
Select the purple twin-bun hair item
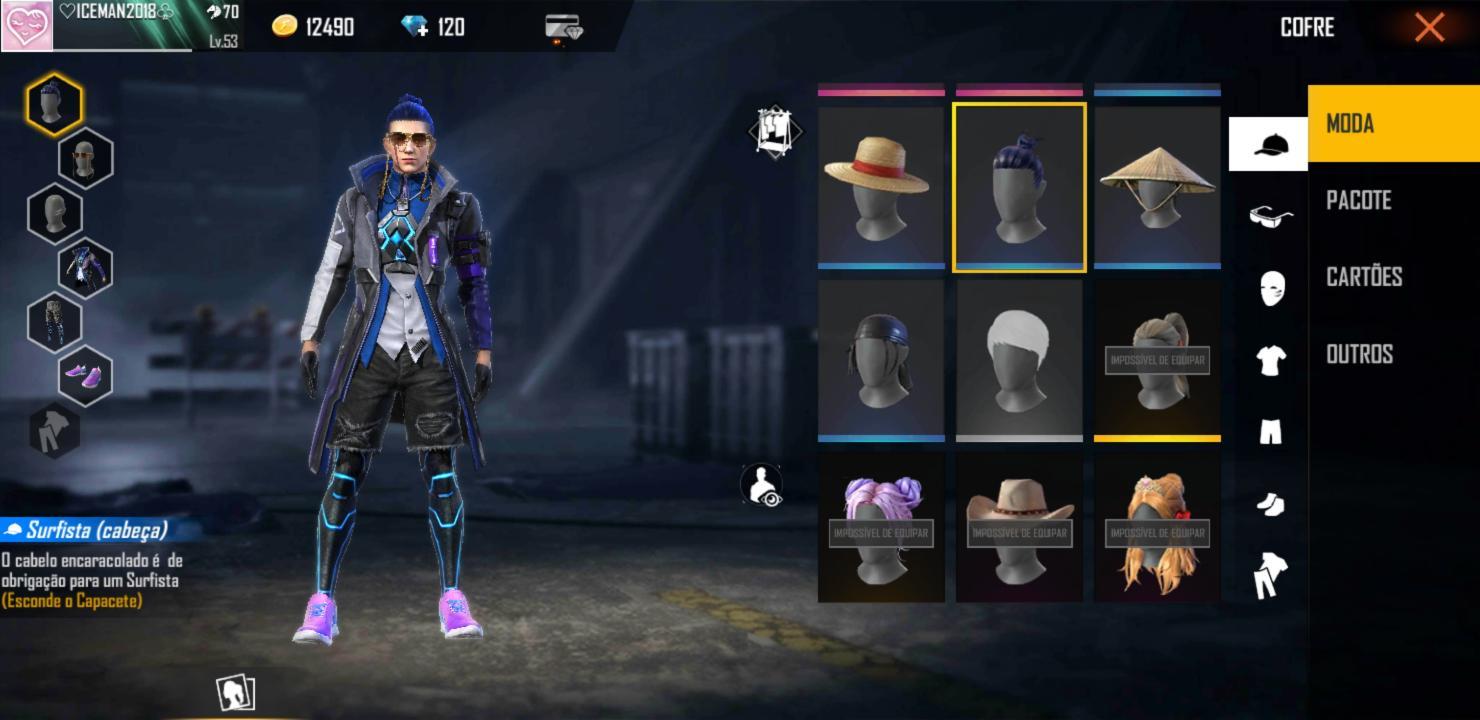881,528
